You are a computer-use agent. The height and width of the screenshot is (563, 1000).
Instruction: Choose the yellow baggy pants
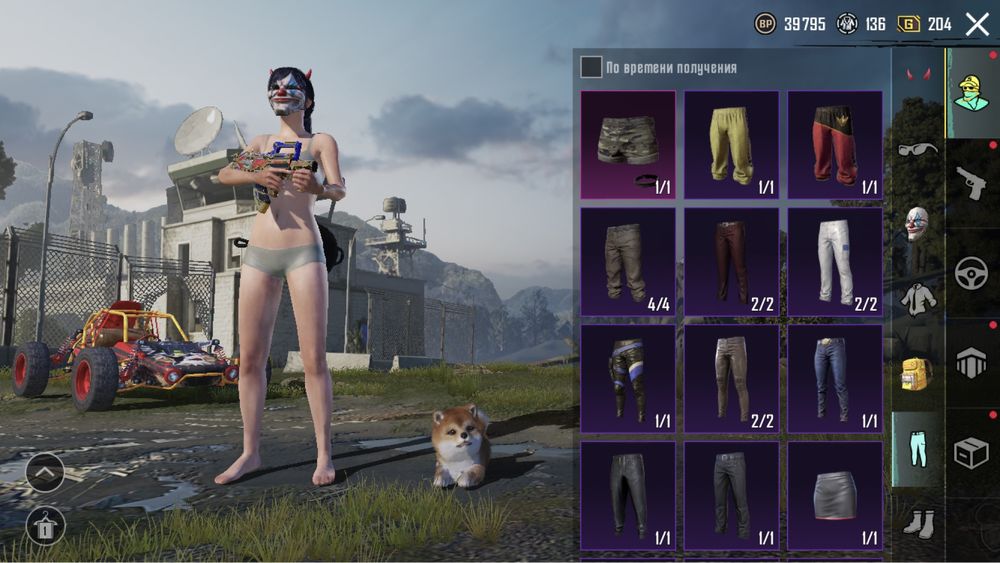pos(731,145)
